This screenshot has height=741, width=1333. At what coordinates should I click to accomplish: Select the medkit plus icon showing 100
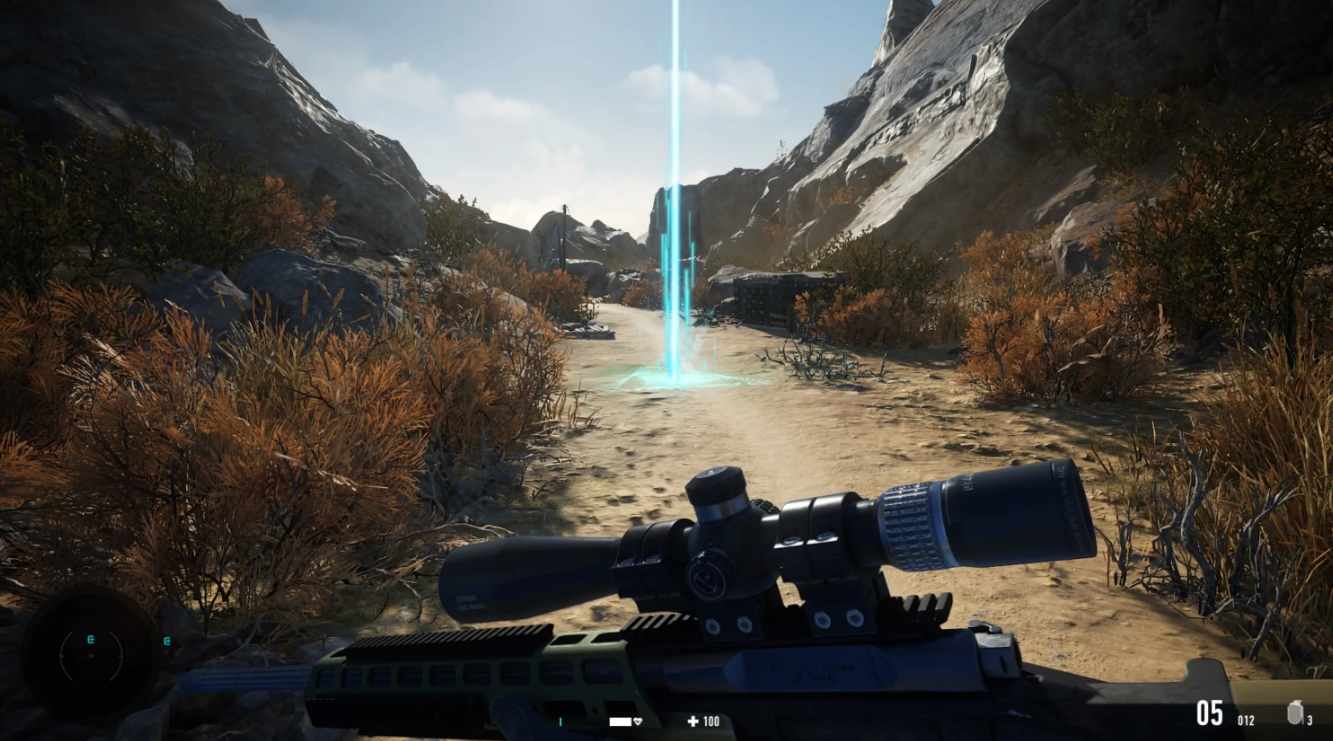point(698,720)
